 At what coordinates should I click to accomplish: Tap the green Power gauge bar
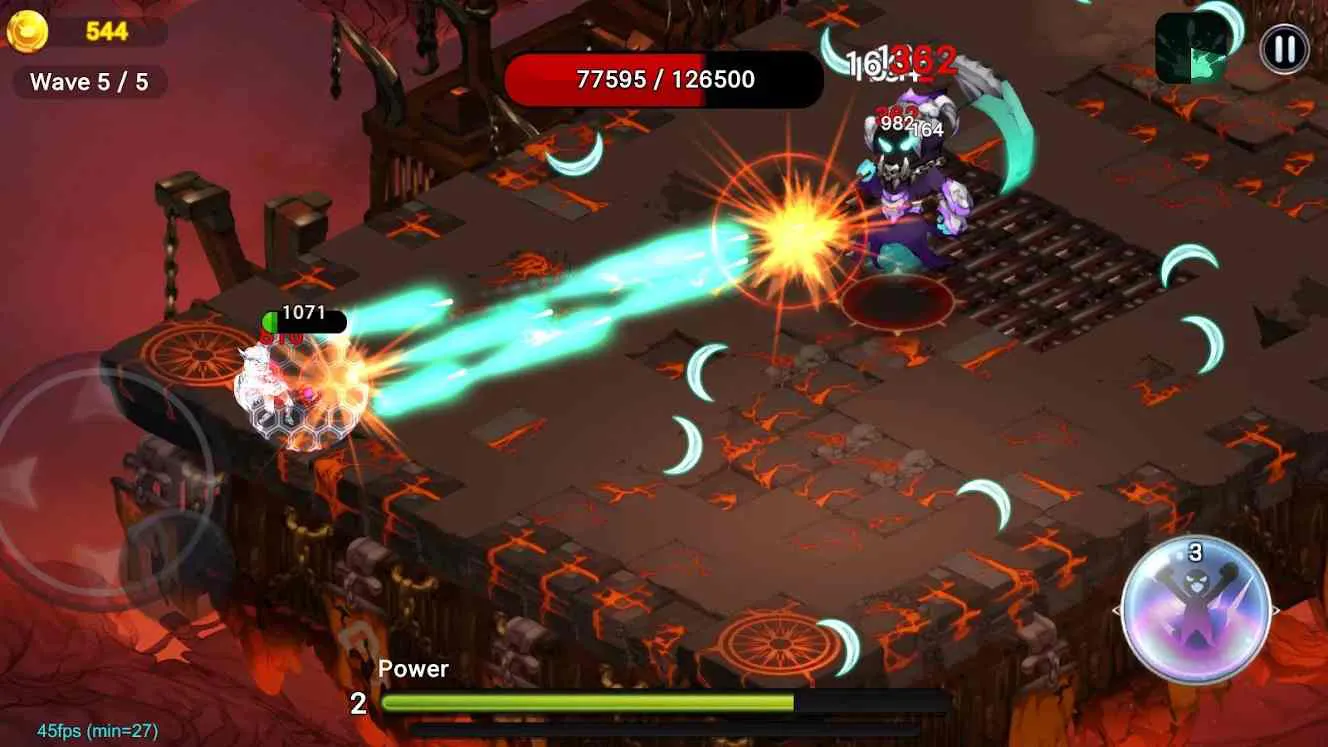(x=590, y=701)
